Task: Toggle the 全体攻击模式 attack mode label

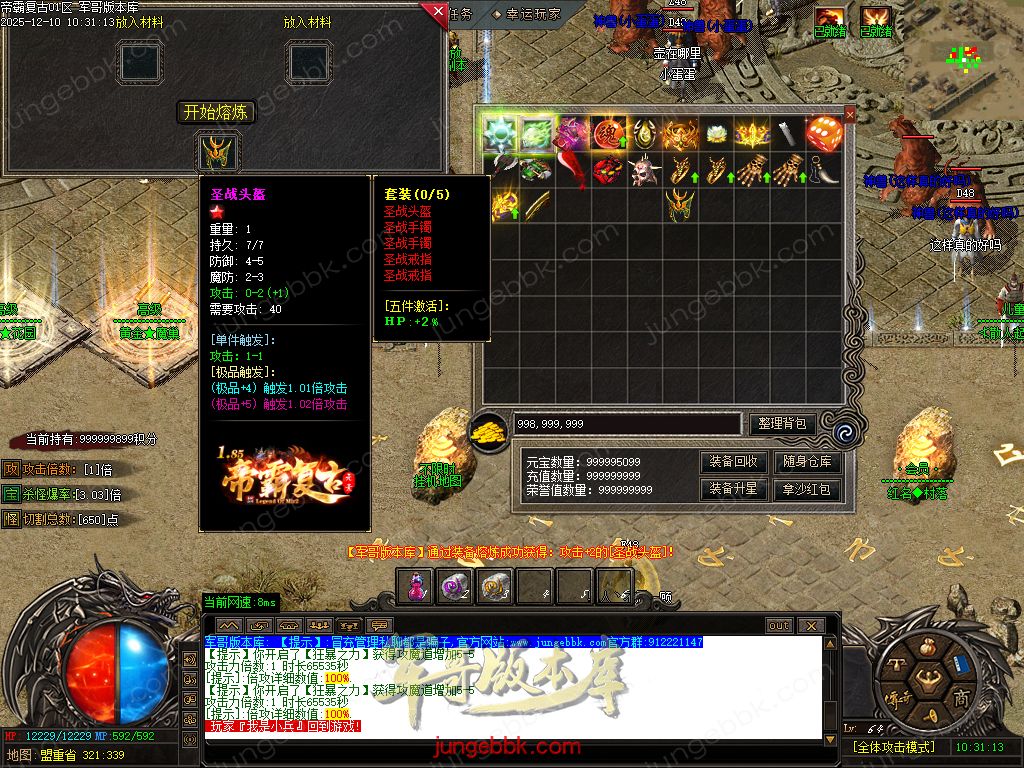Action: 892,747
